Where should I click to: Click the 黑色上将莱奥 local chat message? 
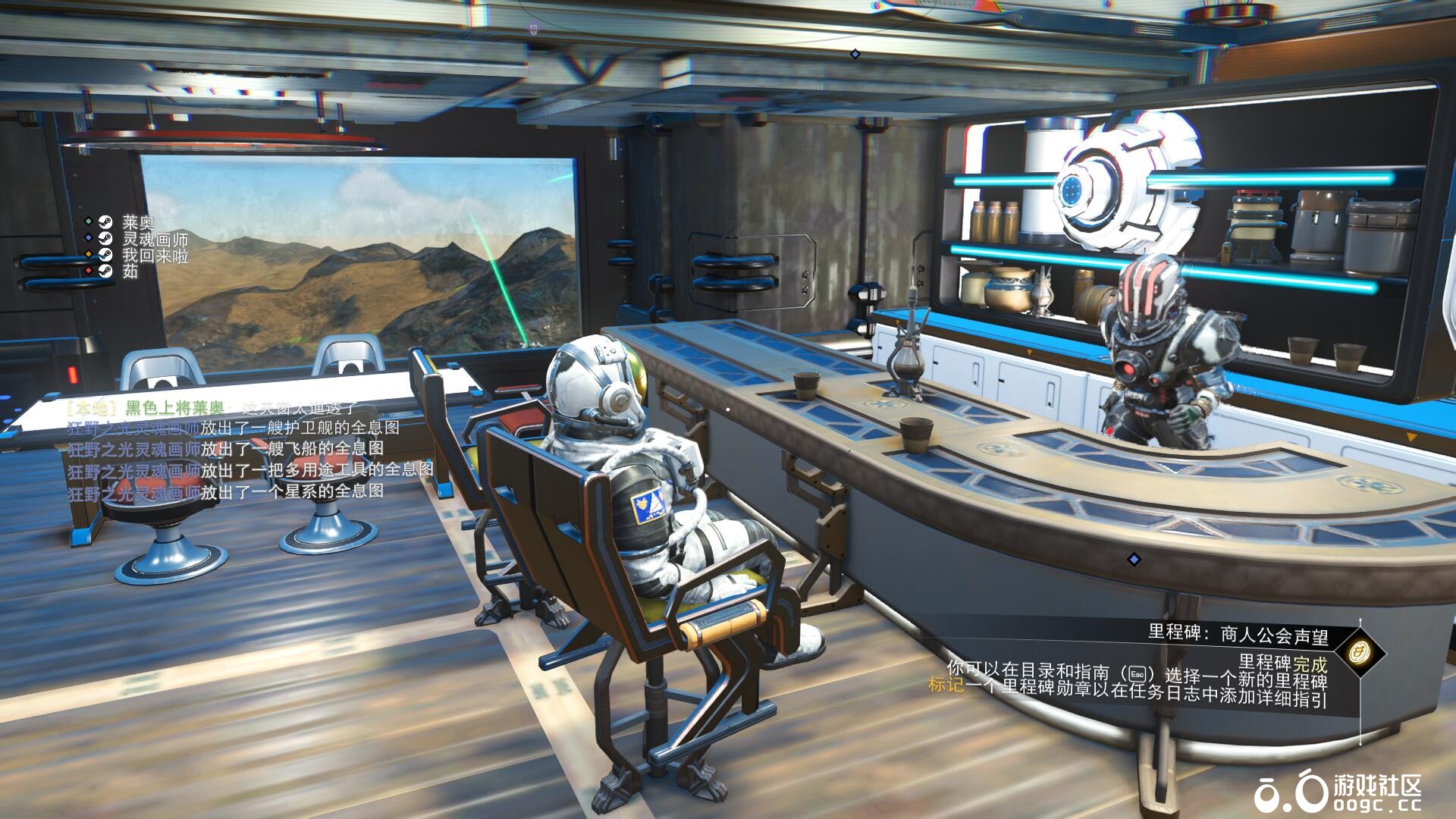point(212,409)
